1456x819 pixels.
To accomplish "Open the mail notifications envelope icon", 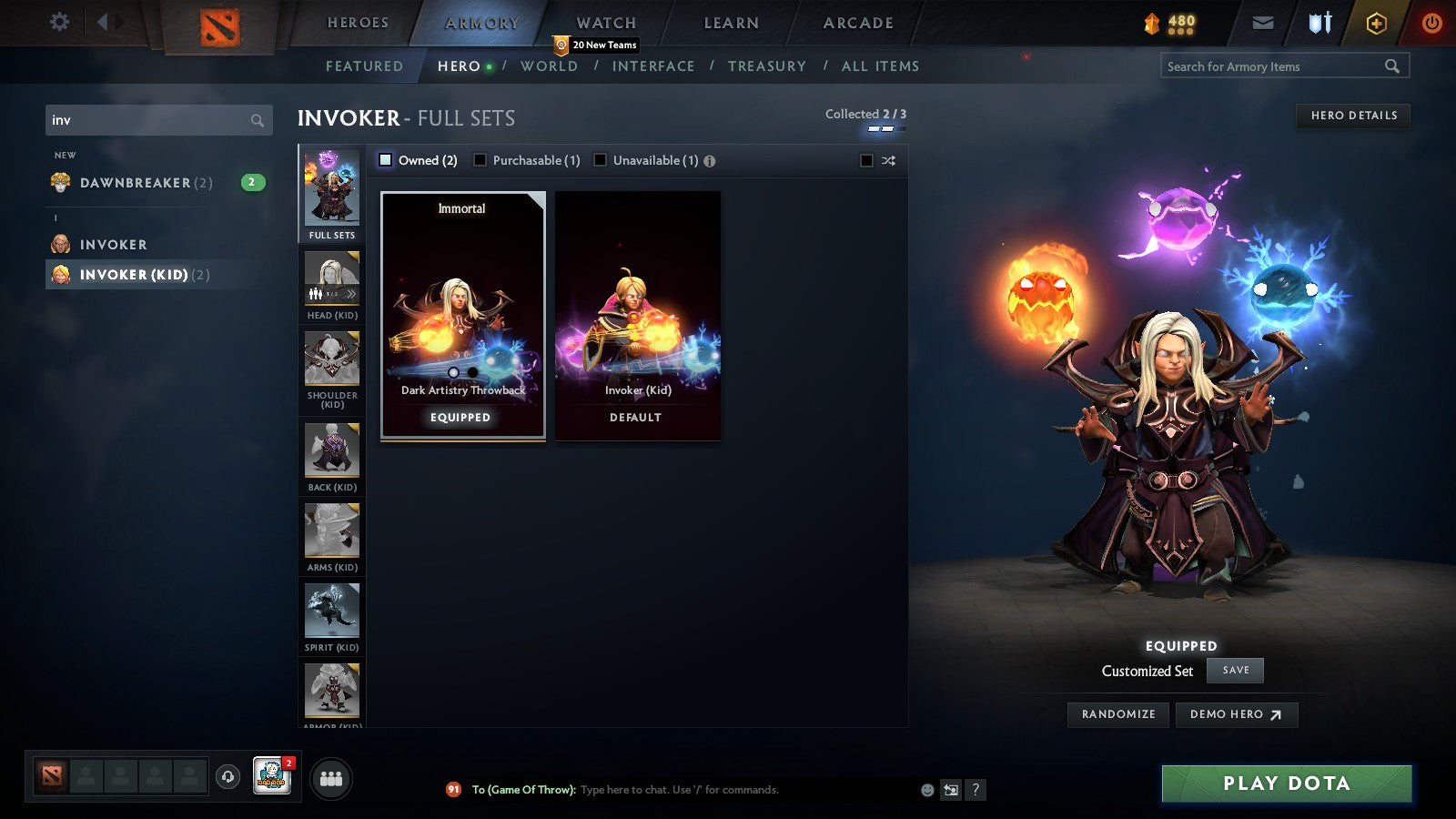I will [1263, 22].
